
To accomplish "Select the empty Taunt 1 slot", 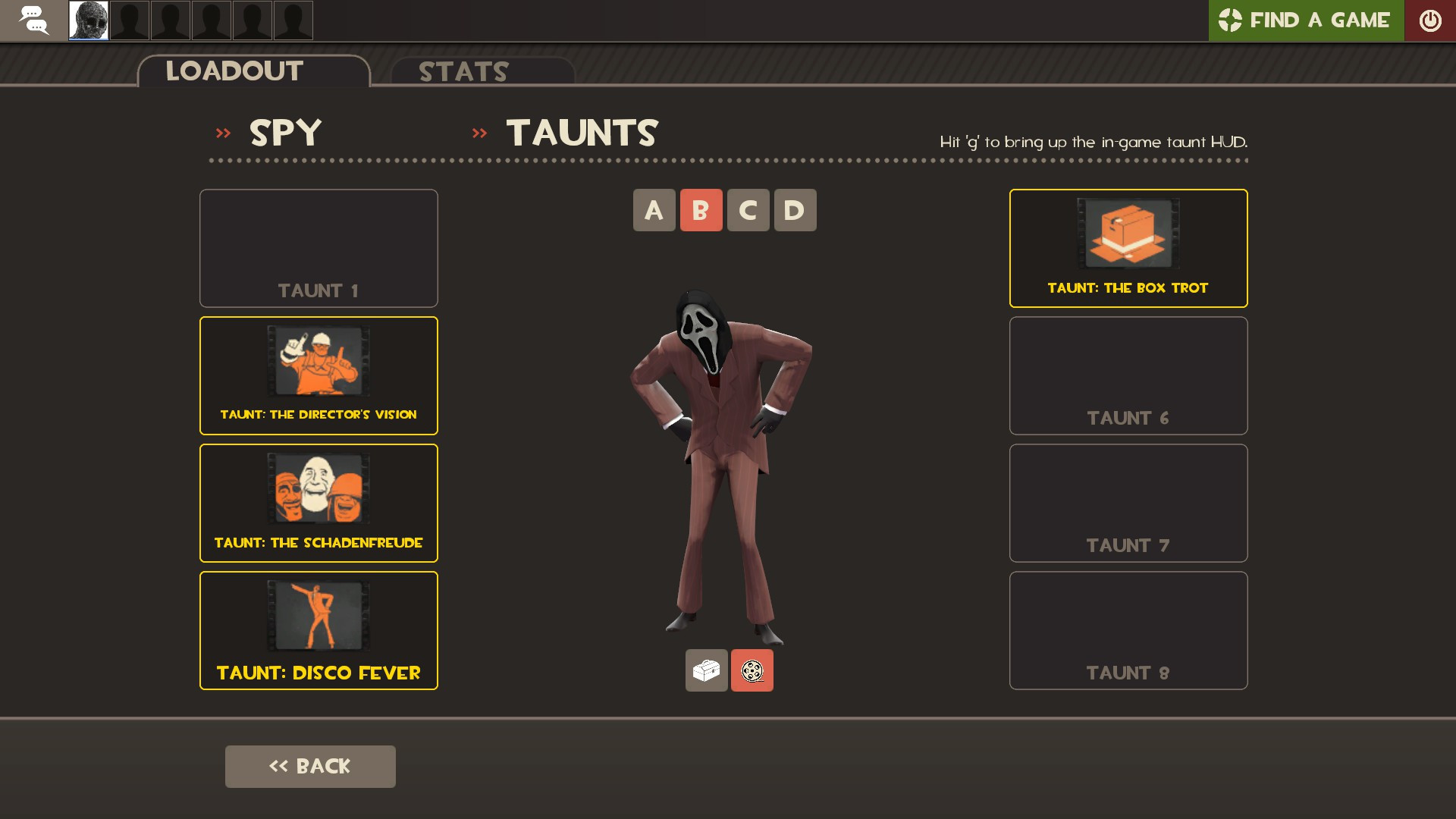I will point(318,248).
